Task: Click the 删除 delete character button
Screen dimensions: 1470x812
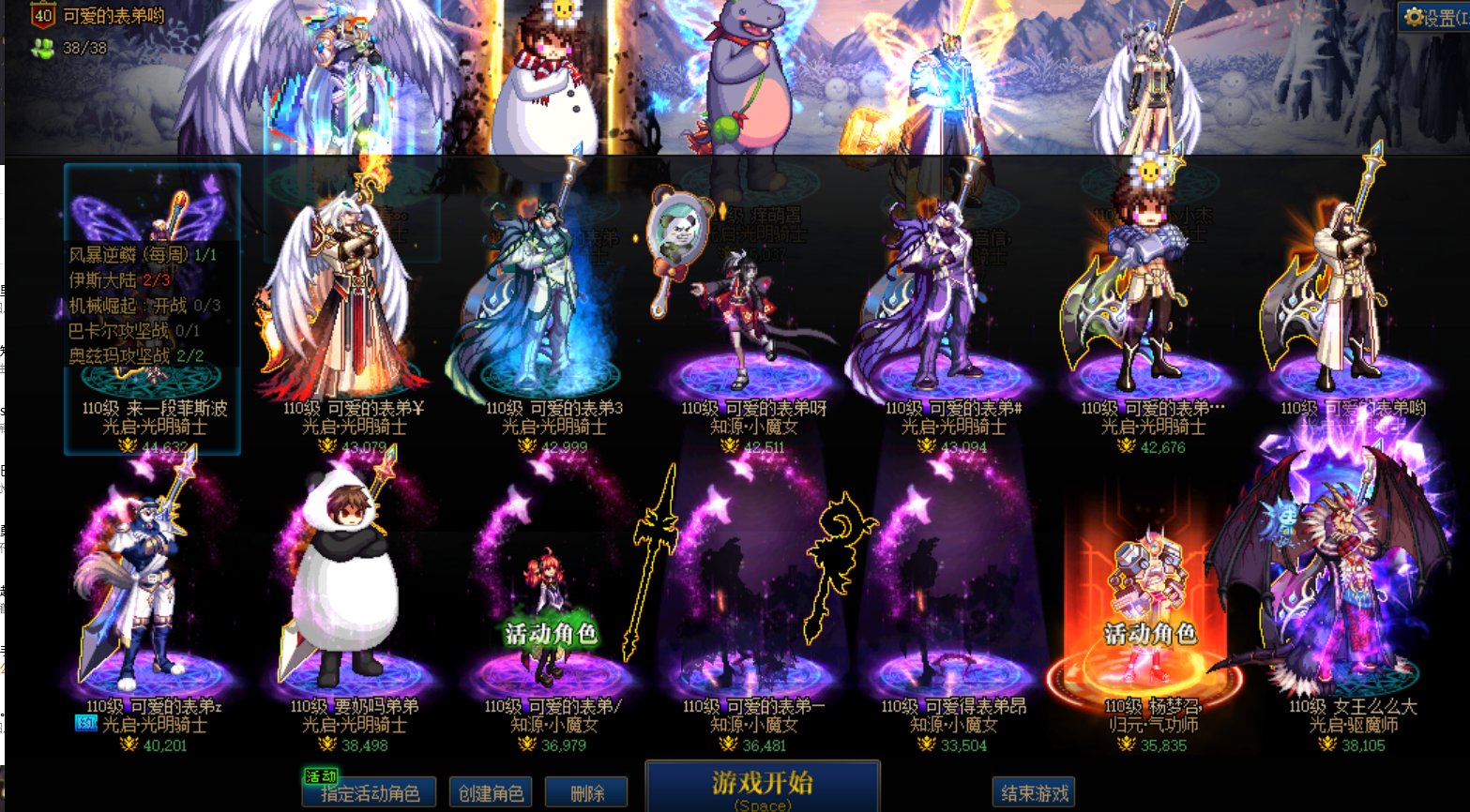Action: (587, 791)
